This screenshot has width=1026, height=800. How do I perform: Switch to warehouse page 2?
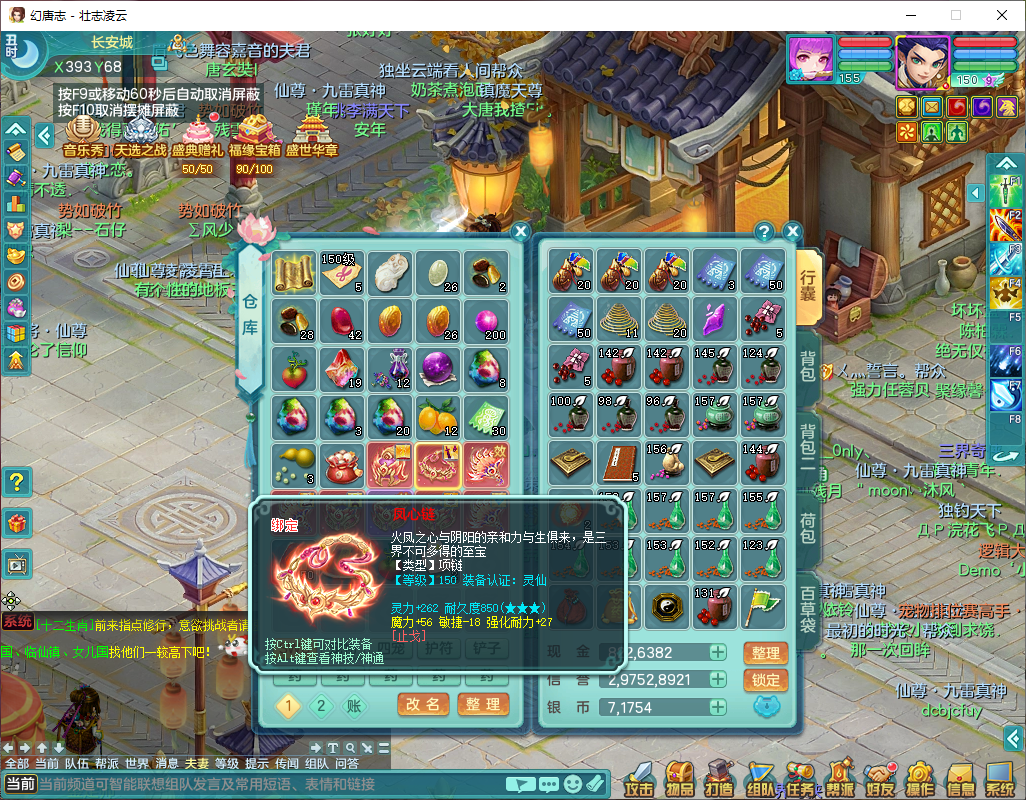pyautogui.click(x=321, y=705)
